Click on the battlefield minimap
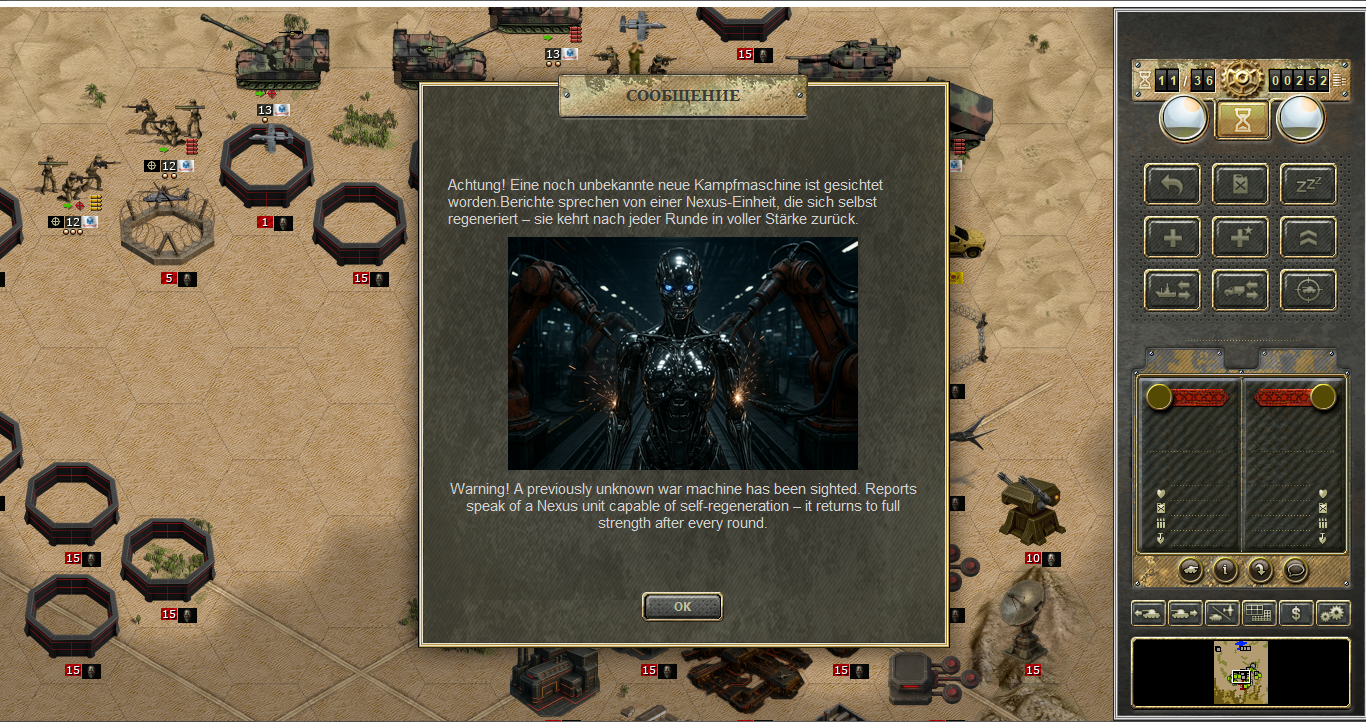This screenshot has height=722, width=1366. click(1241, 673)
